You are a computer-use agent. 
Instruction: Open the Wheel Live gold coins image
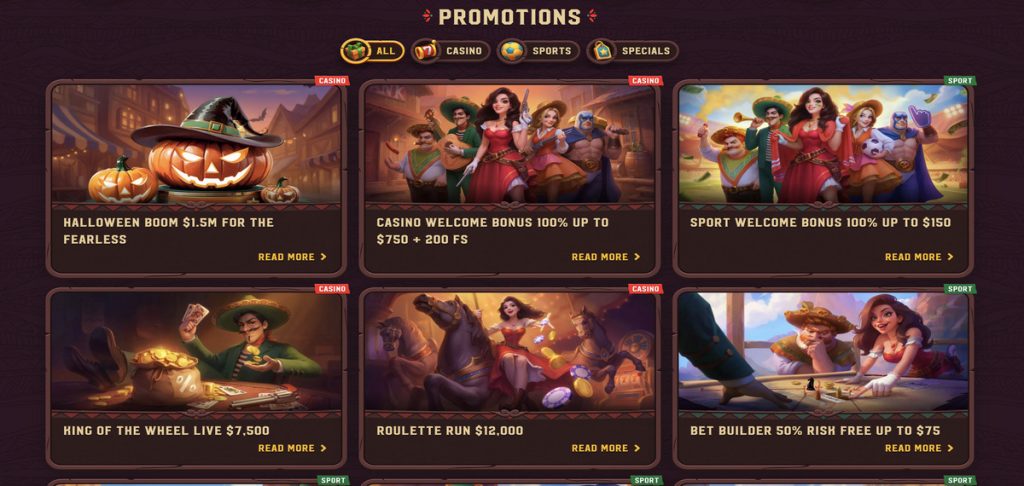pos(196,350)
